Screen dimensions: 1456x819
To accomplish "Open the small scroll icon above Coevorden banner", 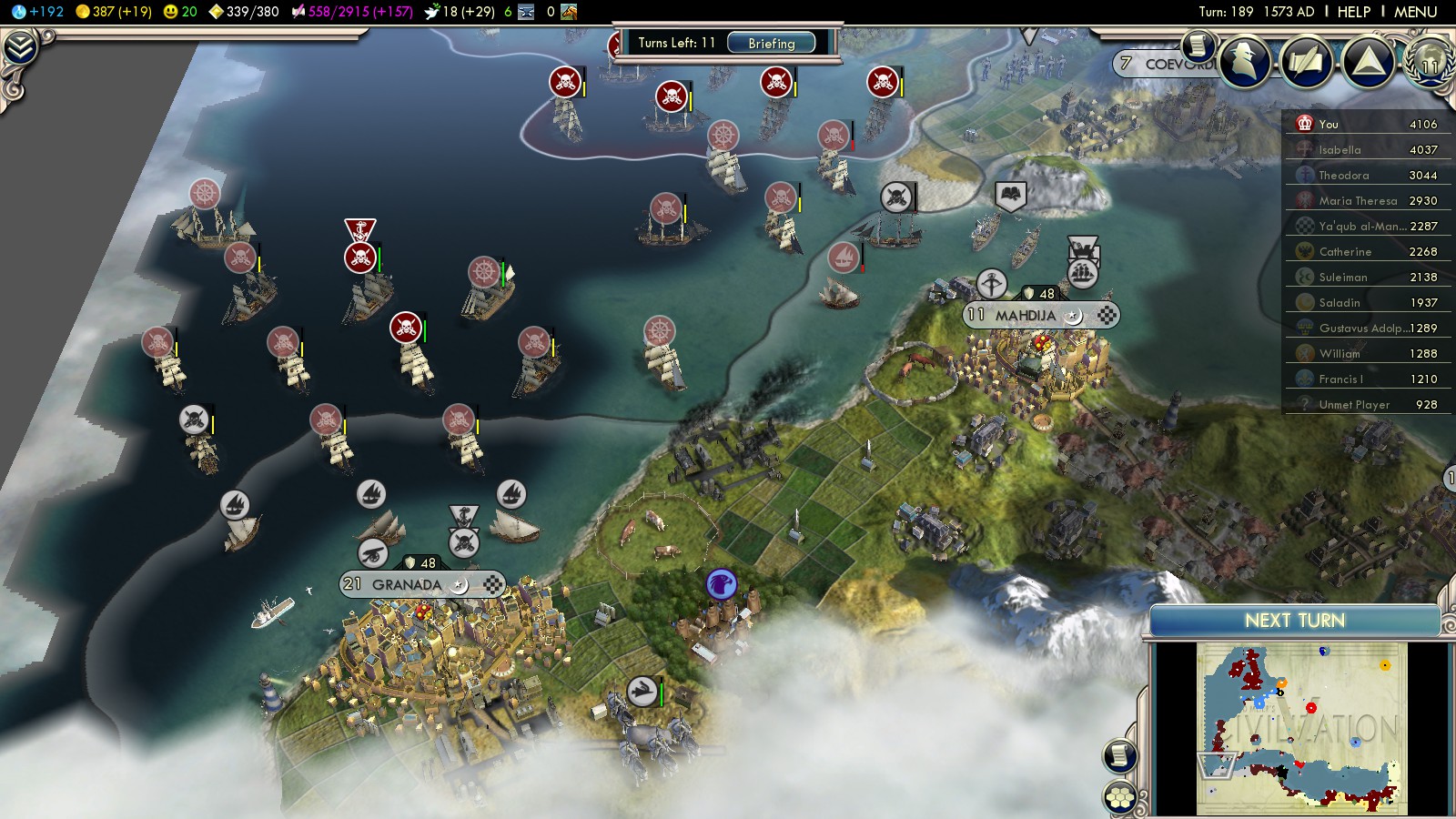I will click(x=1198, y=44).
